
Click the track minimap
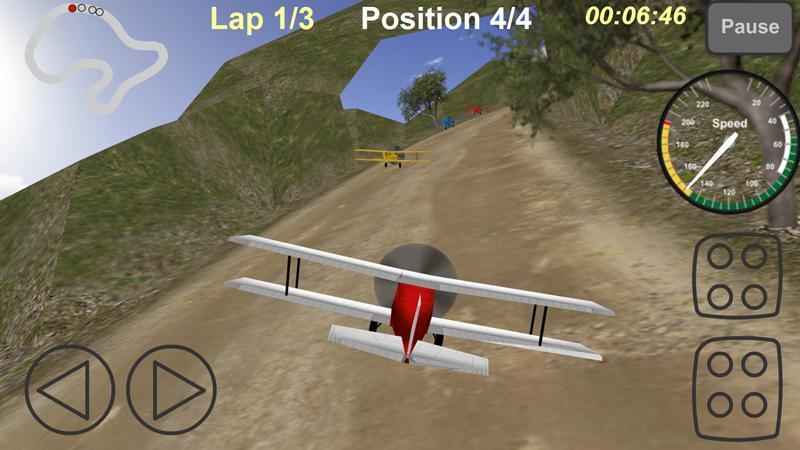coord(95,55)
